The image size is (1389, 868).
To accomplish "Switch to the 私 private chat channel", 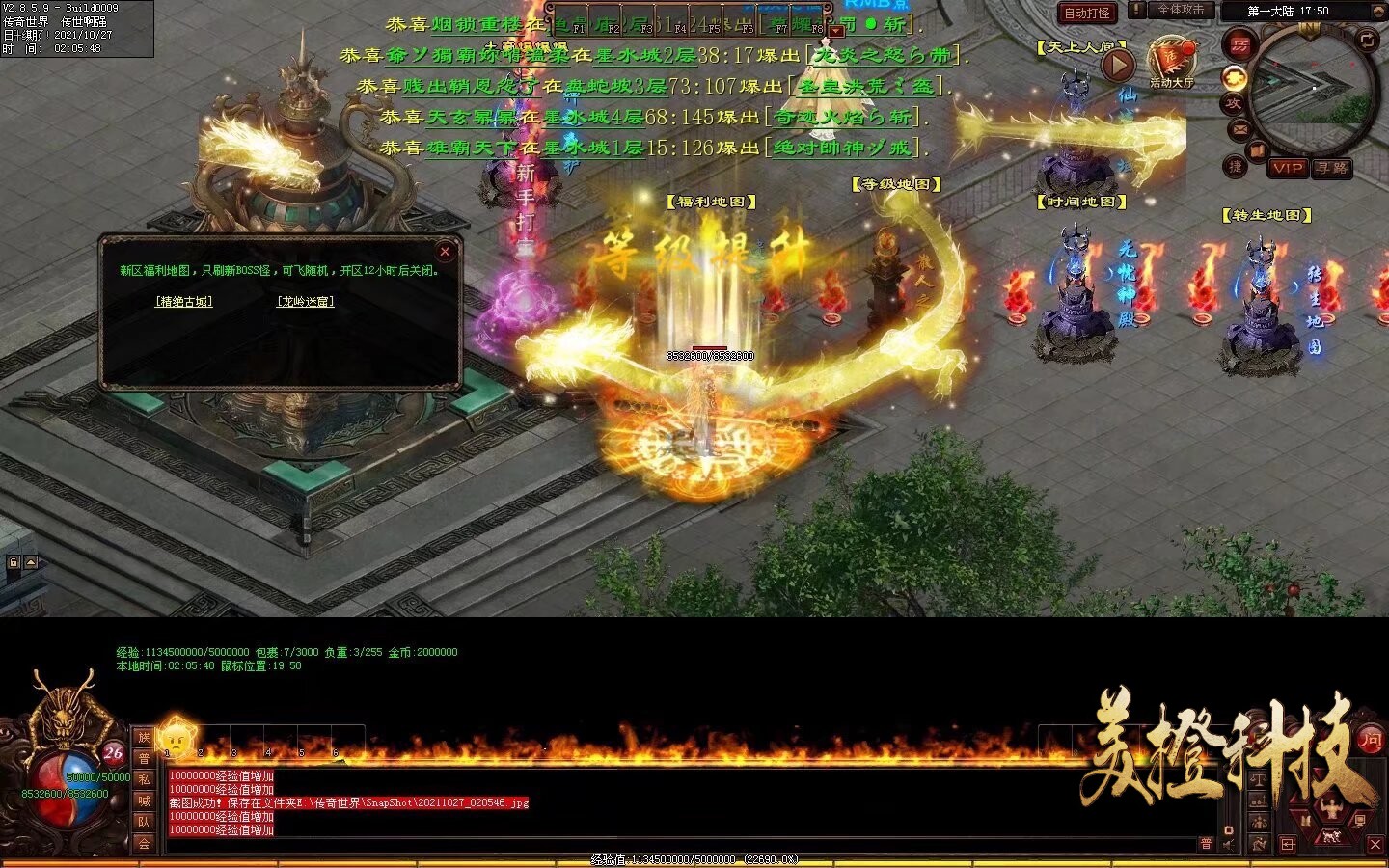I will (144, 779).
